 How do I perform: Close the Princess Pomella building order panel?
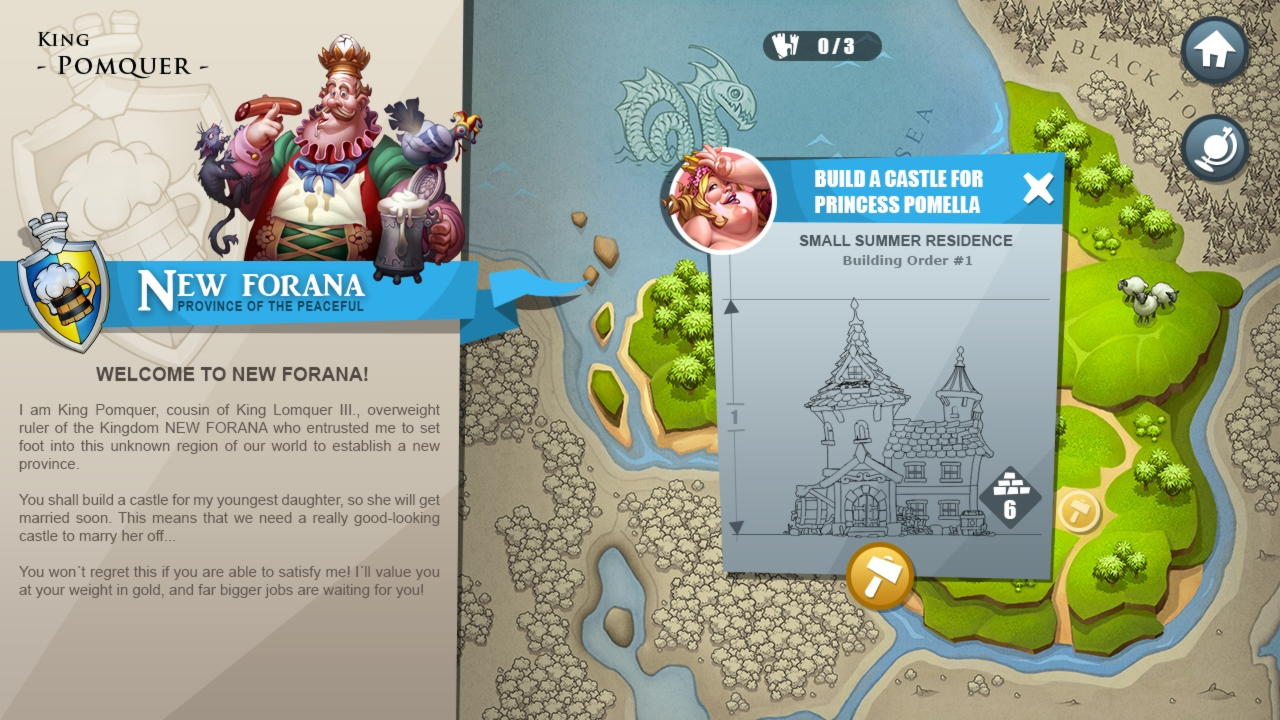point(1038,189)
